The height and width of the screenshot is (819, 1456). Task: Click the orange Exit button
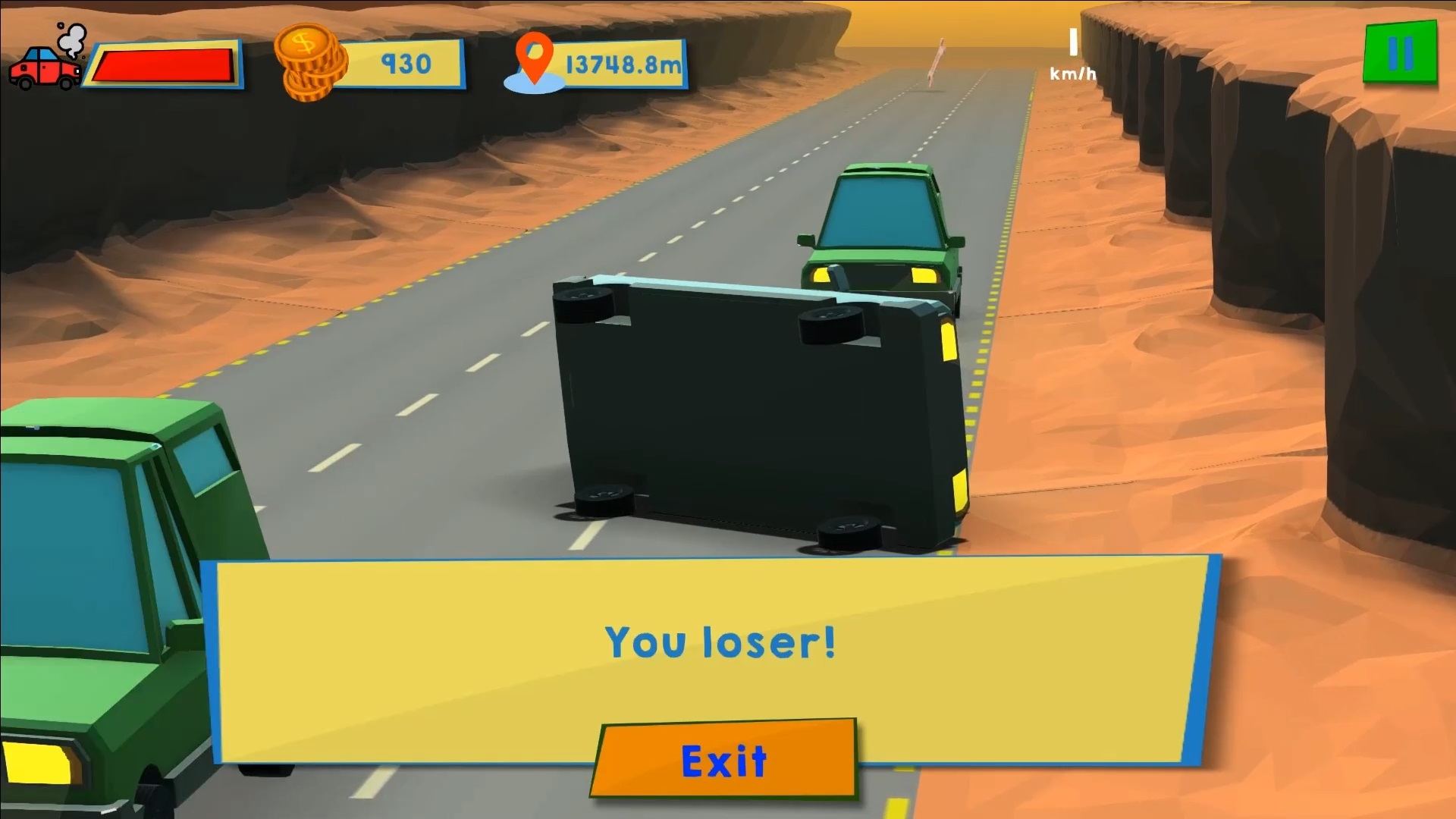[724, 759]
